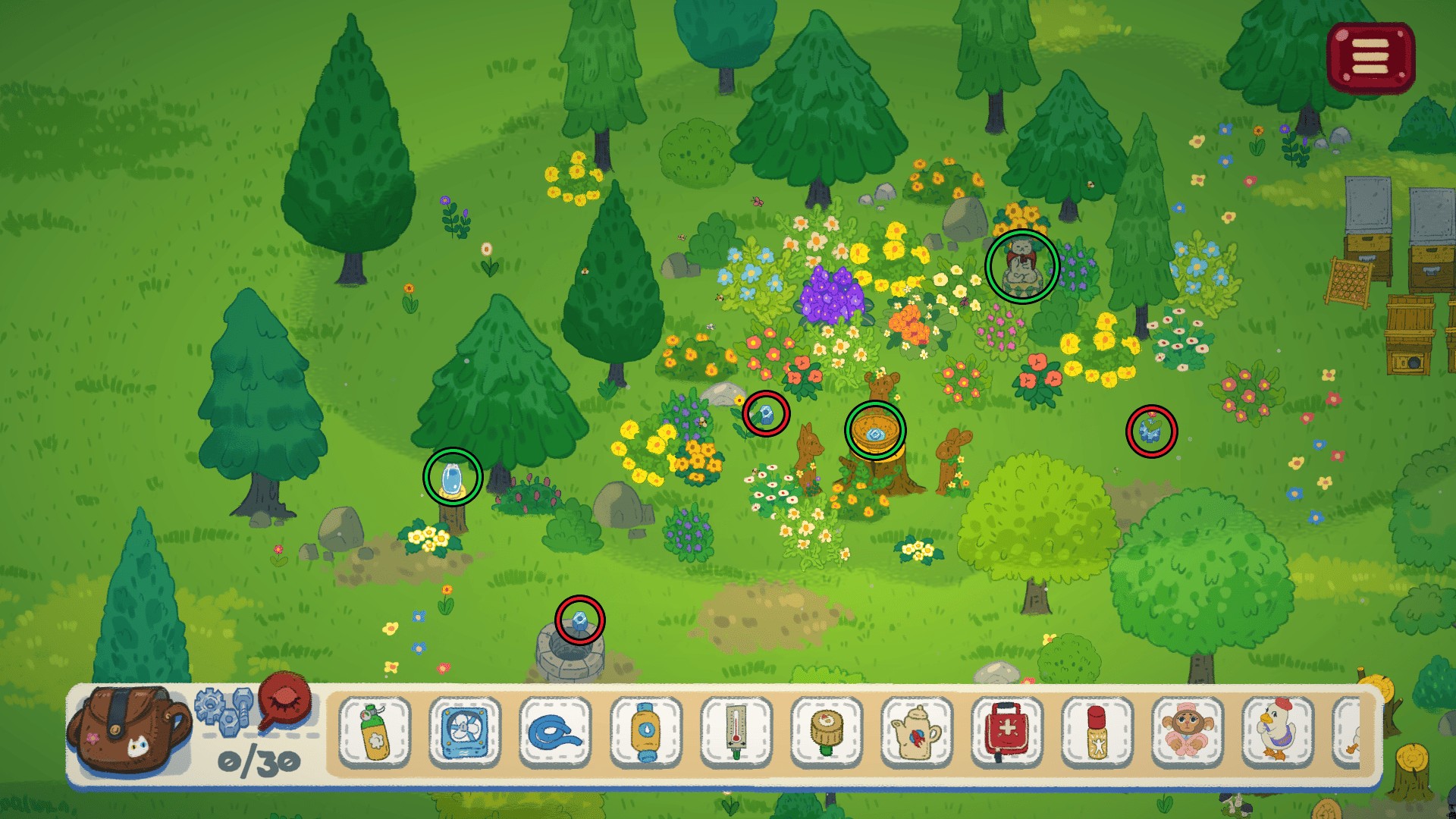
Task: Click the gears and bolts icon
Action: (224, 709)
